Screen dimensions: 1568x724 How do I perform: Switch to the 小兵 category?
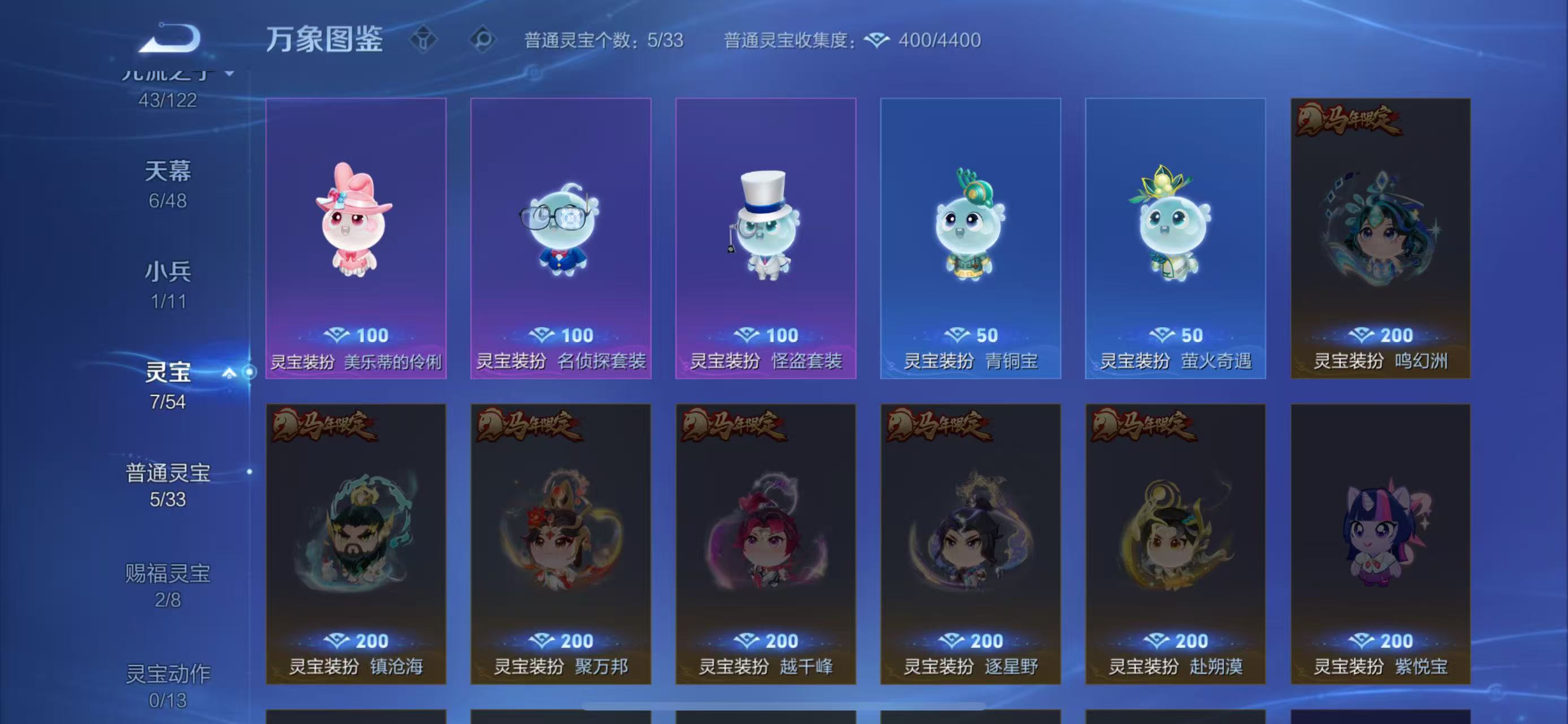[x=168, y=273]
